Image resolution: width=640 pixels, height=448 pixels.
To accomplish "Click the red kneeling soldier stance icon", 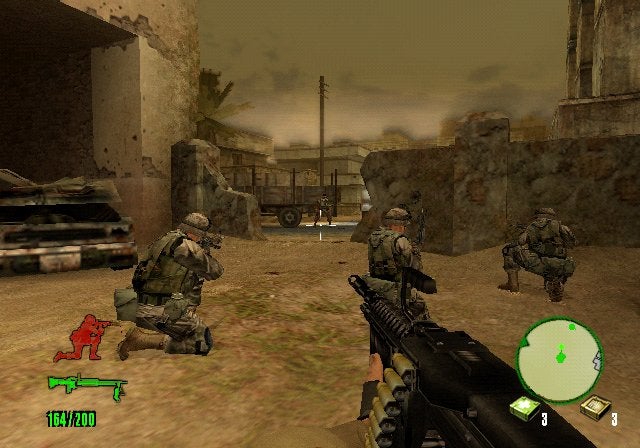I will (82, 338).
